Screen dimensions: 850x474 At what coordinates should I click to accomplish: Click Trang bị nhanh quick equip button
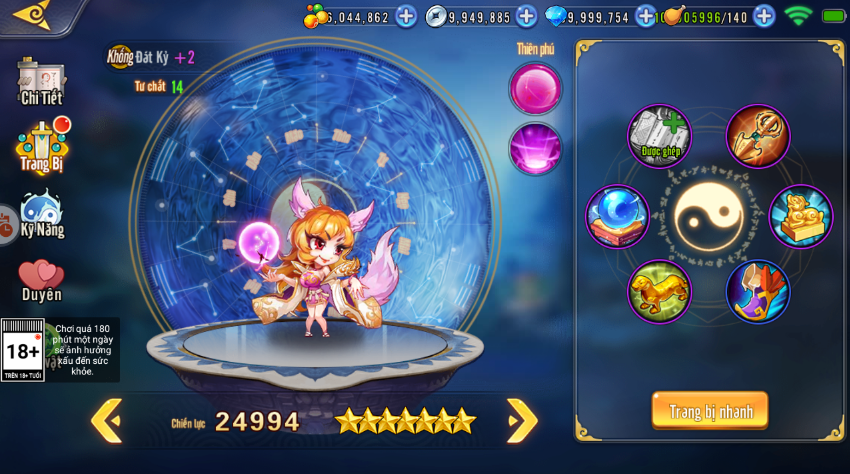pyautogui.click(x=710, y=411)
